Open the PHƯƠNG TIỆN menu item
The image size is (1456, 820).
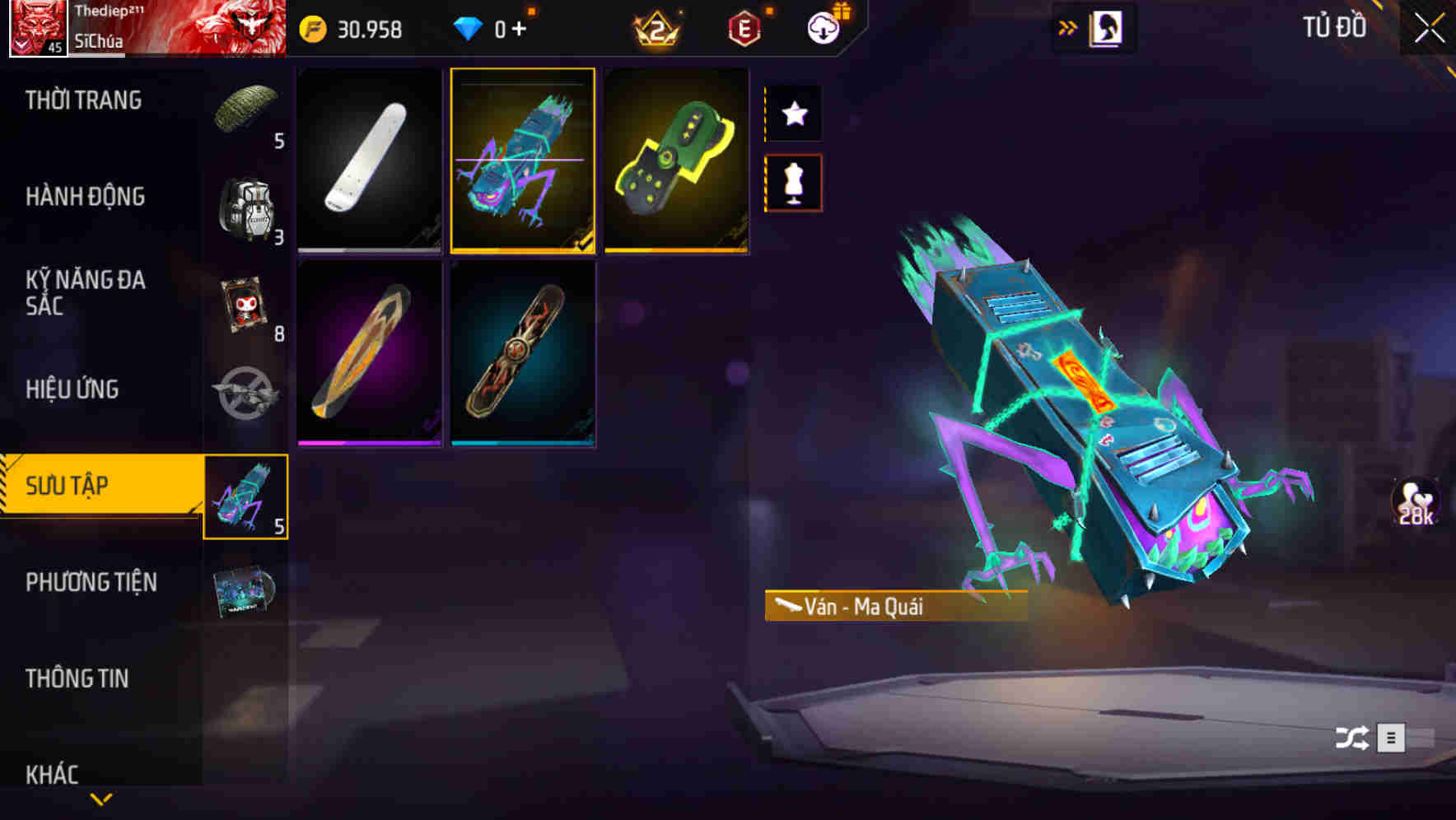point(91,582)
